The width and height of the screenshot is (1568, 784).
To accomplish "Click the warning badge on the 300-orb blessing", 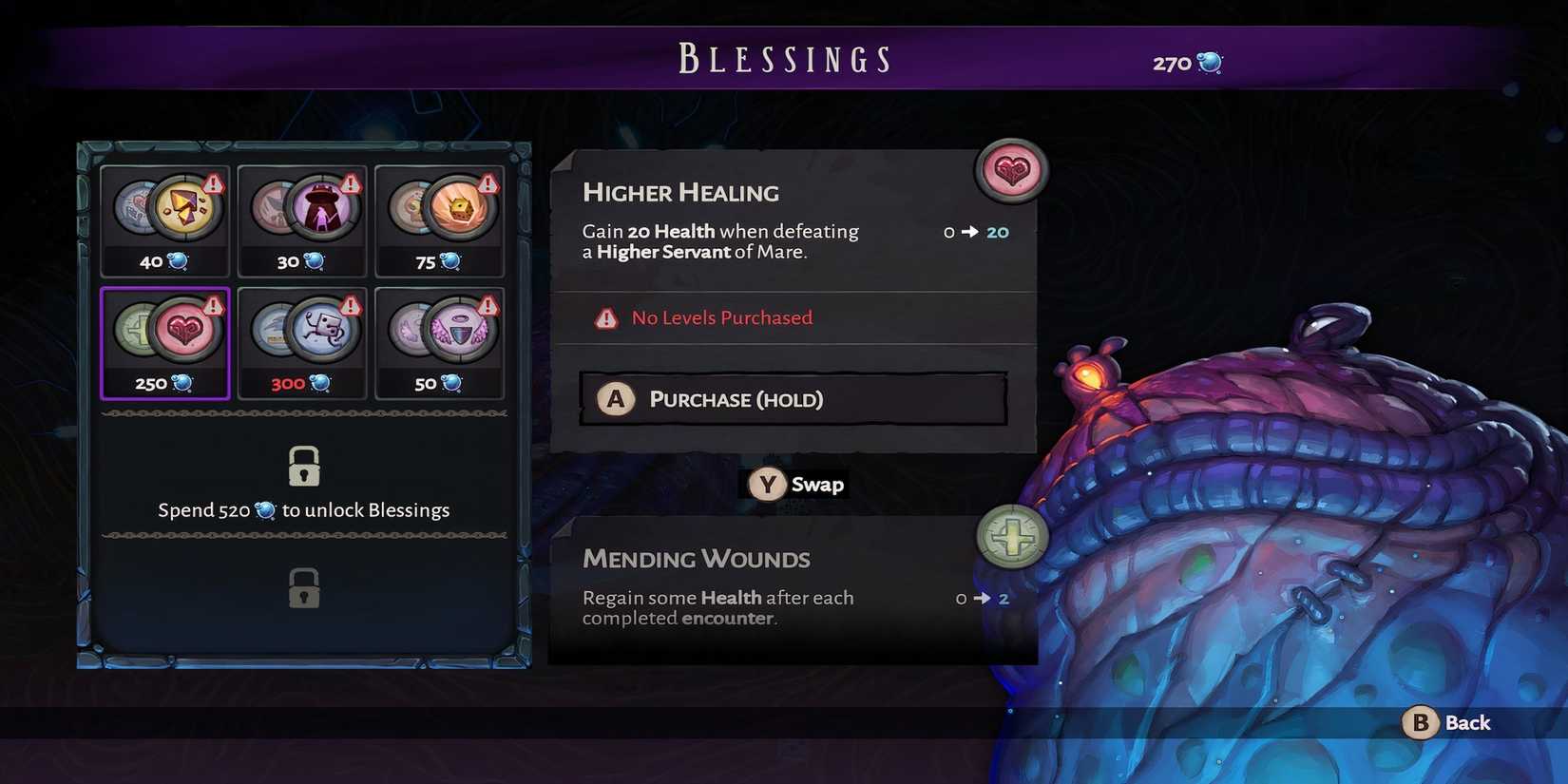I will [350, 302].
